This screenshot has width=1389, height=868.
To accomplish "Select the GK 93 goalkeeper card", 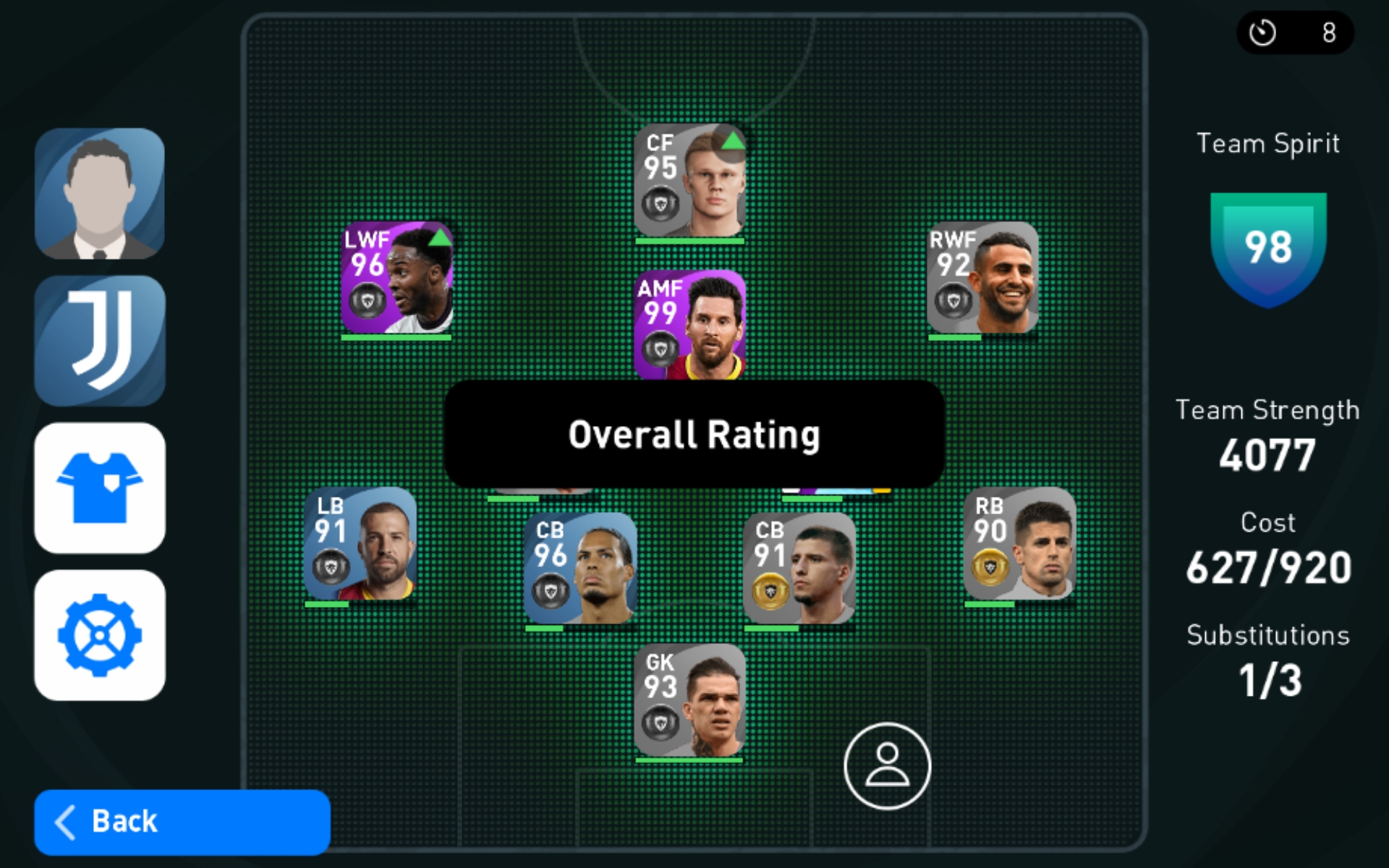I will (x=689, y=700).
